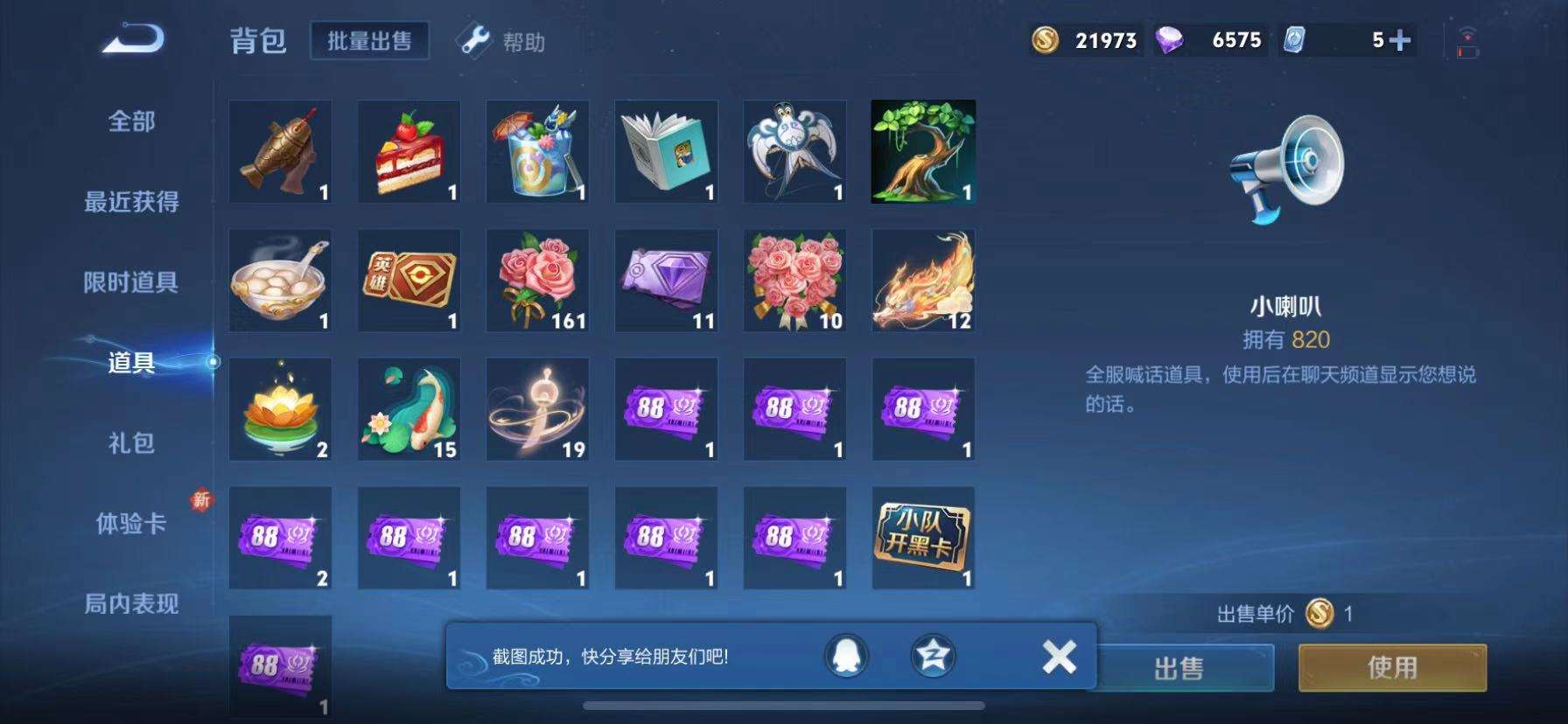The width and height of the screenshot is (1568, 724).
Task: Click the 使用 use button
Action: [1391, 666]
